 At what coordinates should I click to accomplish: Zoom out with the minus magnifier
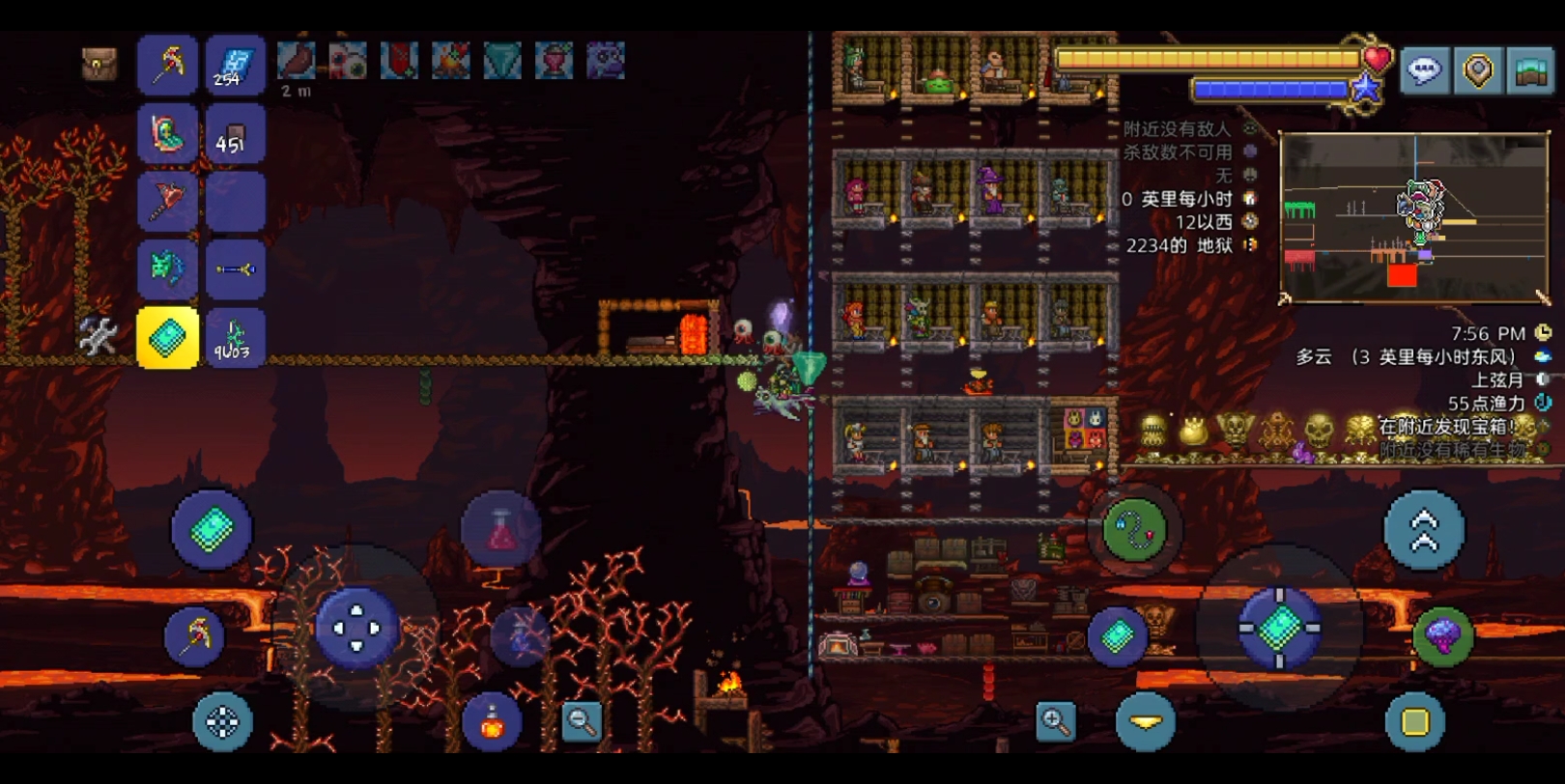(x=582, y=720)
